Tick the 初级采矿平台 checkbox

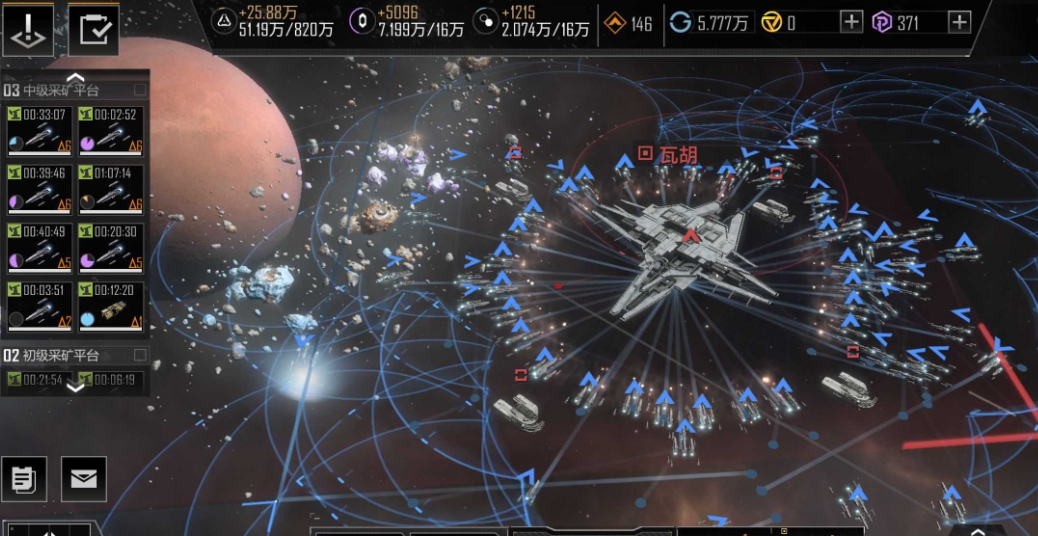point(140,355)
